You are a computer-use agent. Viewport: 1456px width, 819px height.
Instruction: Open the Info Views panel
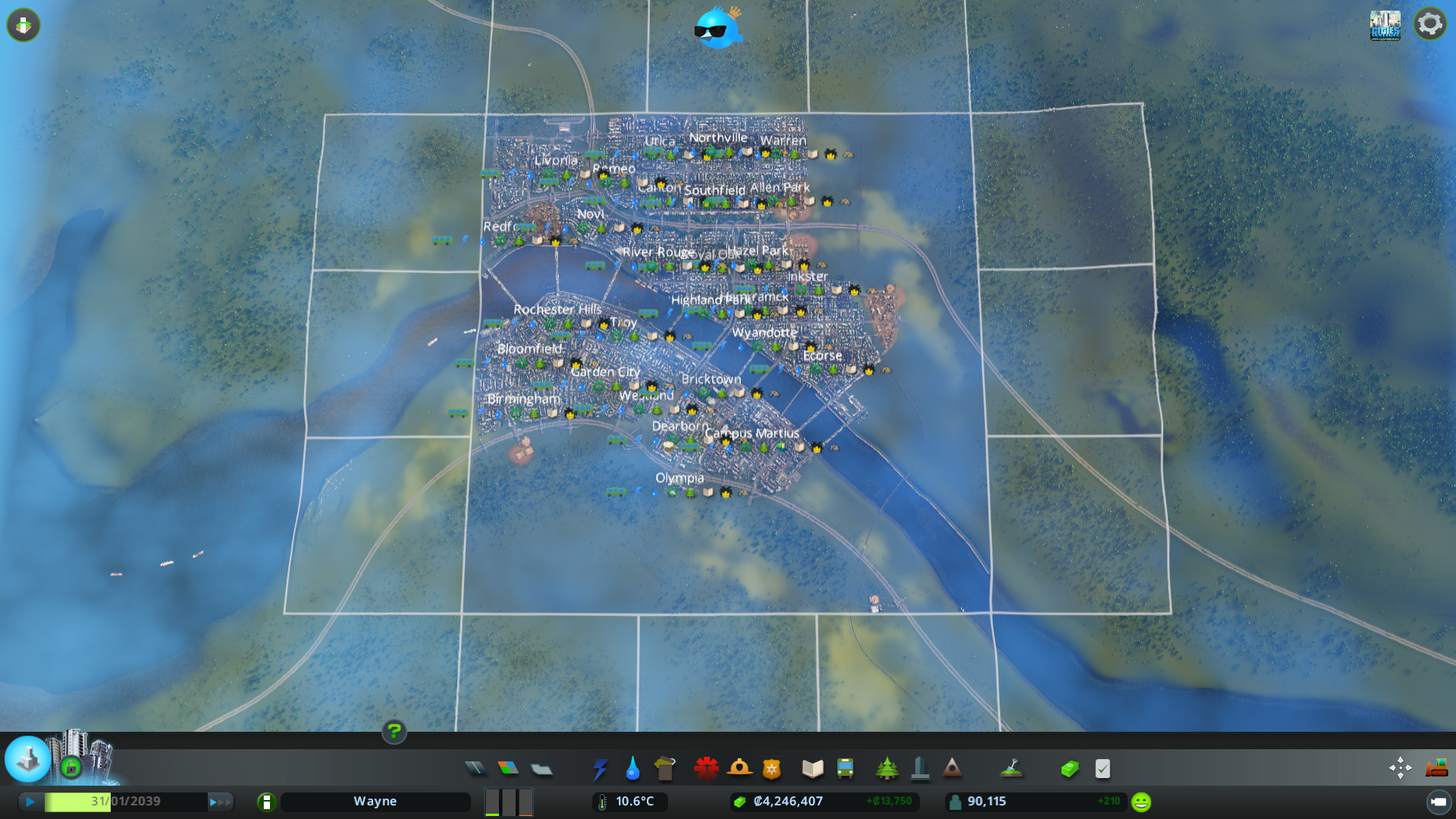[24, 25]
